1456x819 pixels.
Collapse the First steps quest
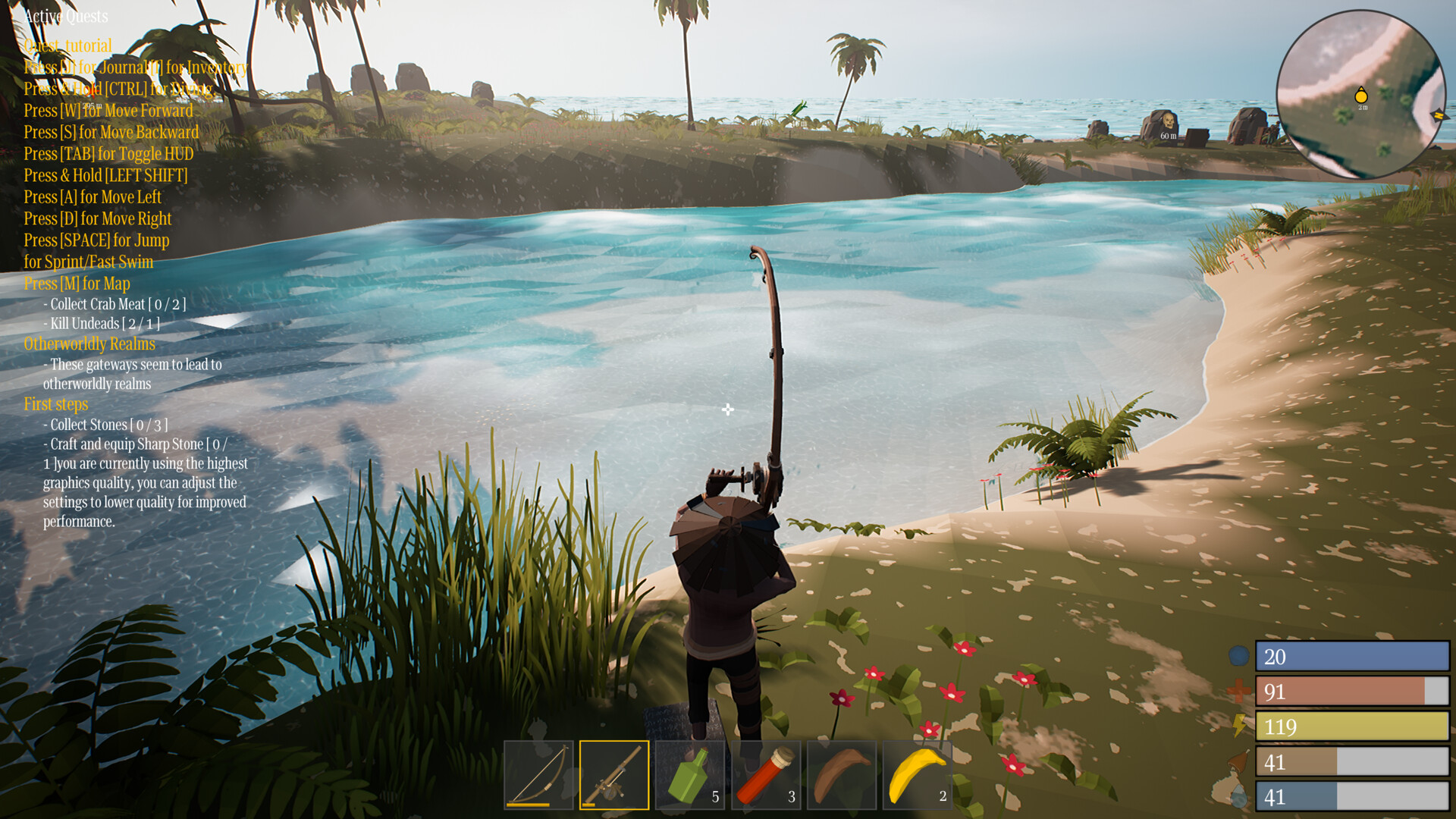55,404
